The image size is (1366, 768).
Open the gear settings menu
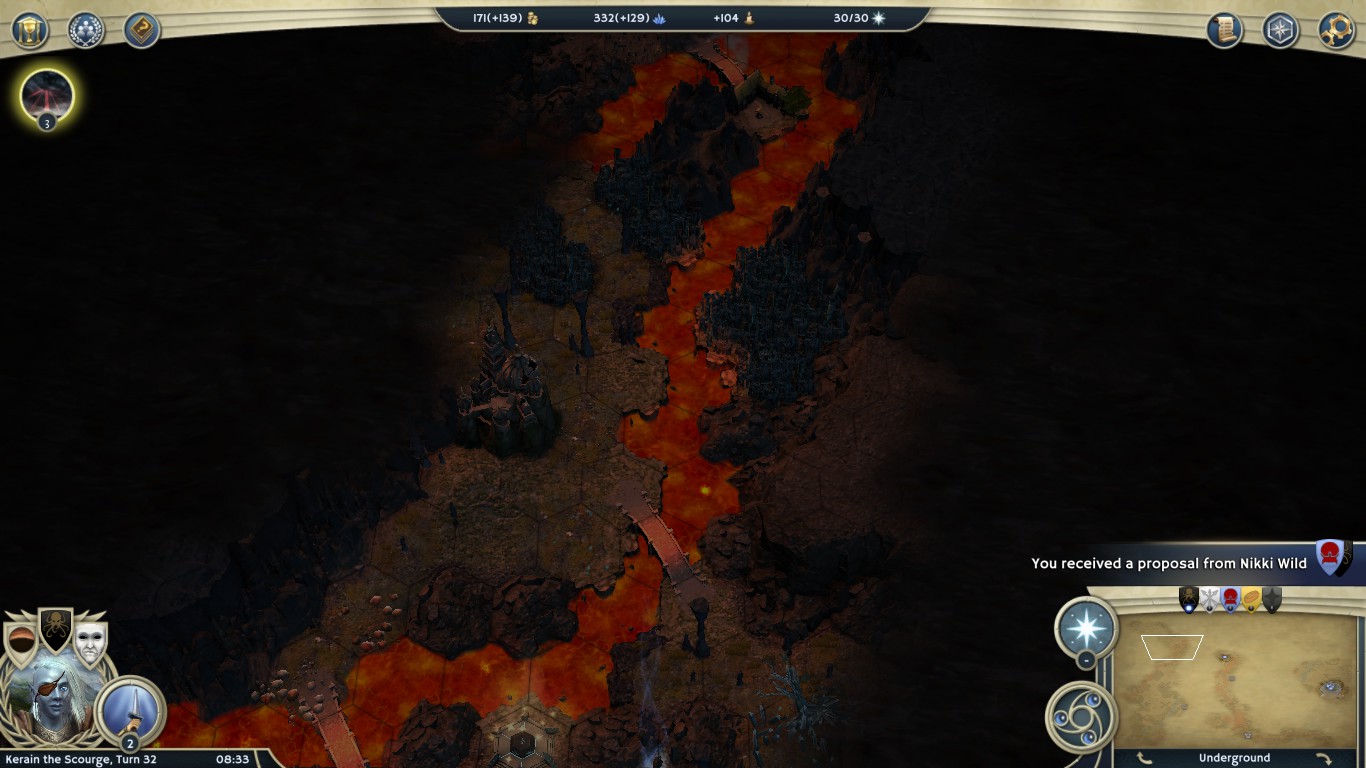[1336, 30]
